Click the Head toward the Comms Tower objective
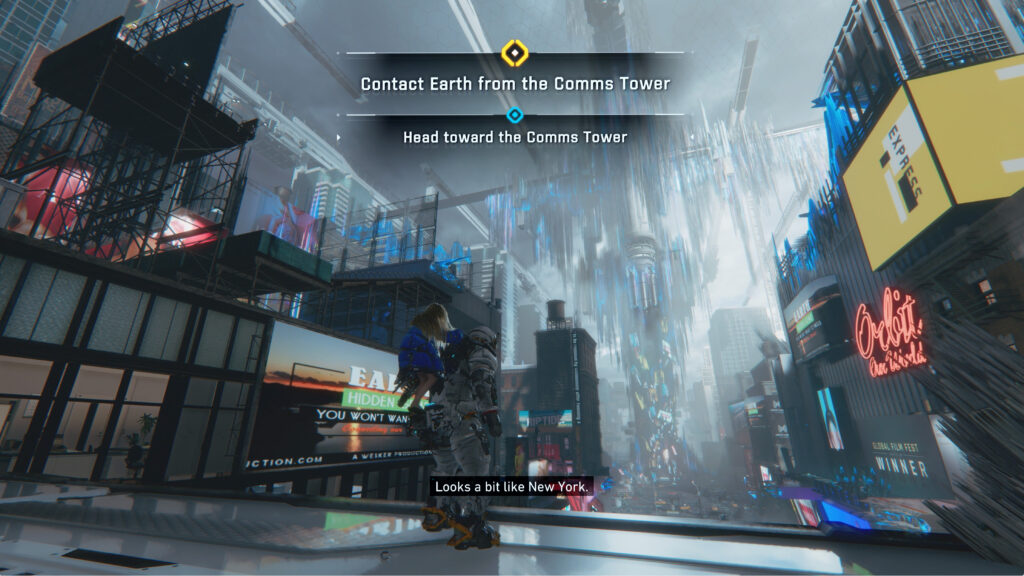 [514, 137]
